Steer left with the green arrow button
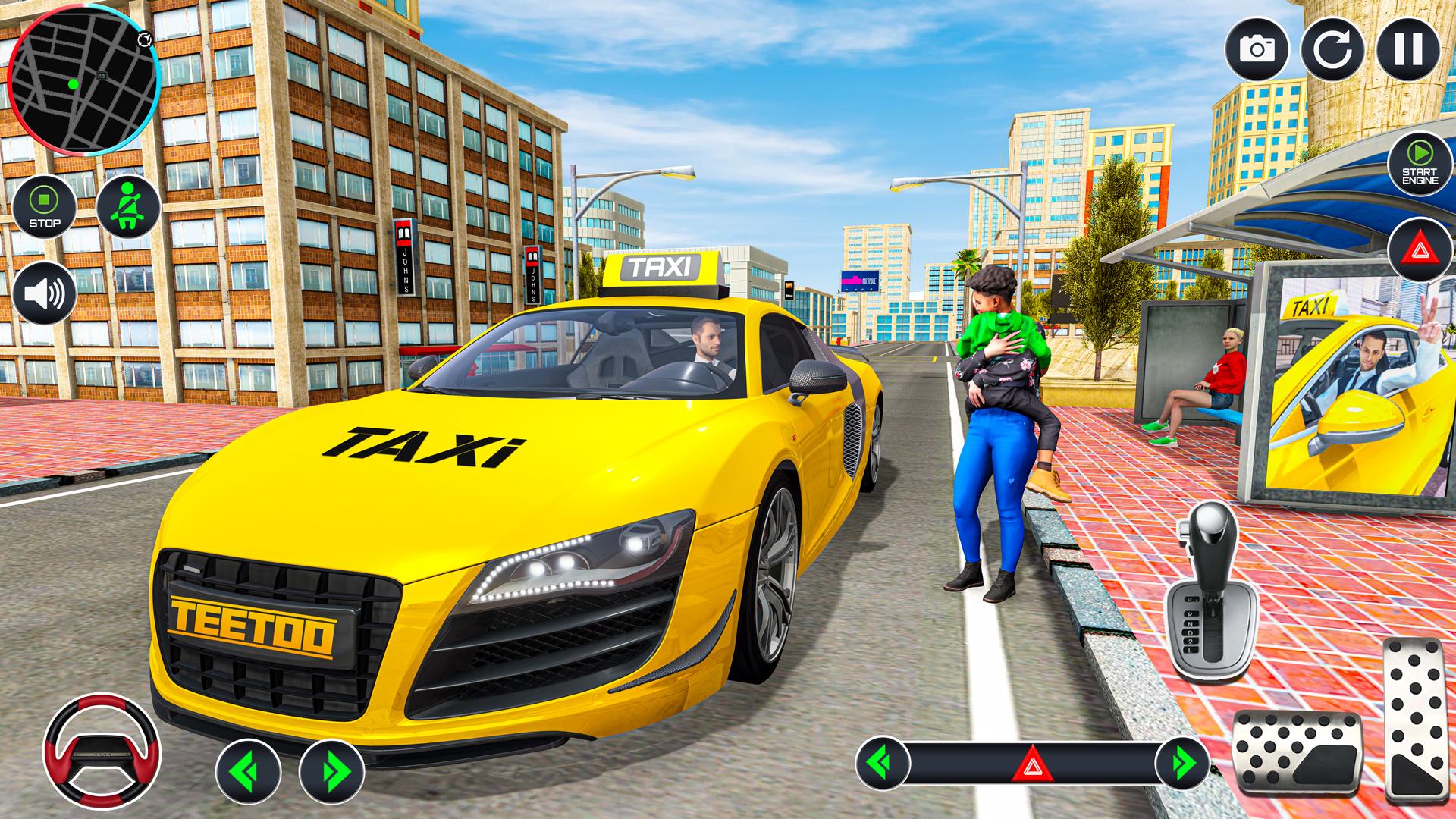Viewport: 1456px width, 819px height. [x=248, y=771]
